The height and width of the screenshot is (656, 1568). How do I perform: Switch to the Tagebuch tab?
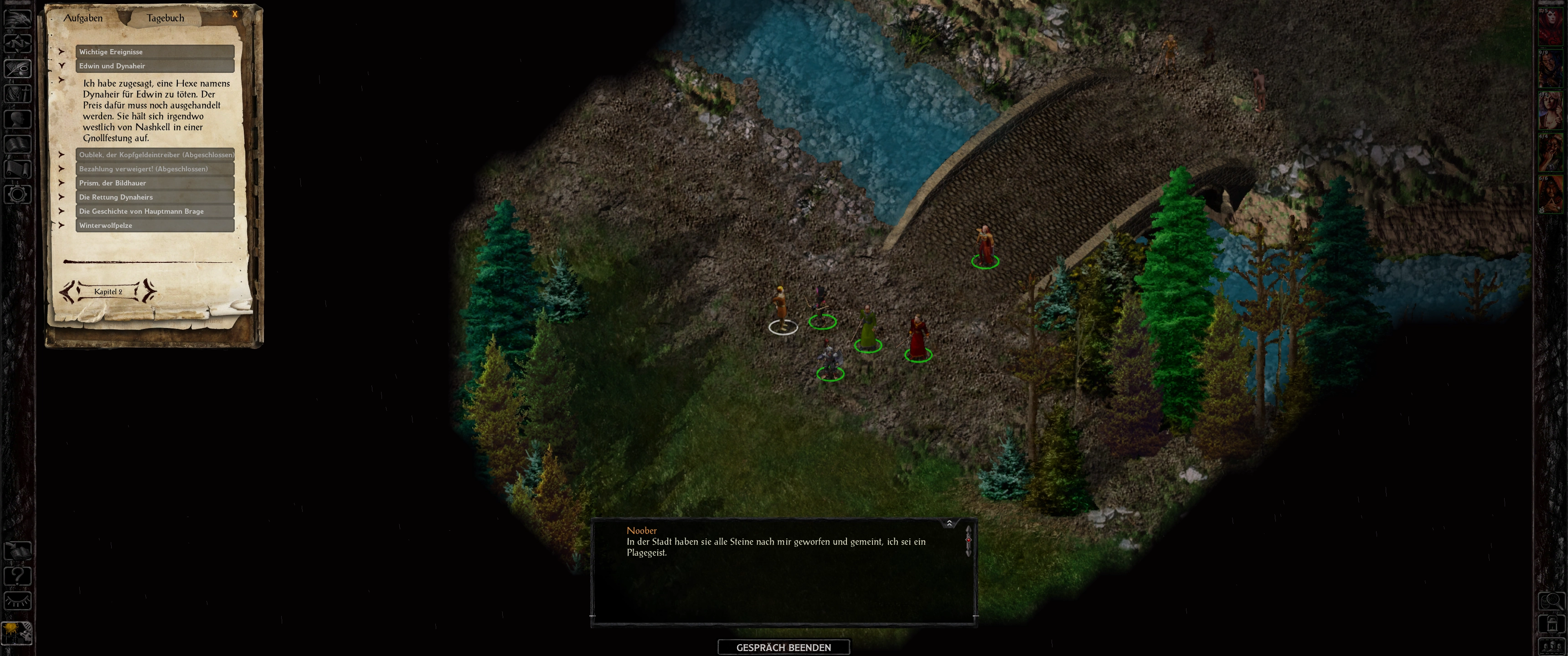click(165, 18)
